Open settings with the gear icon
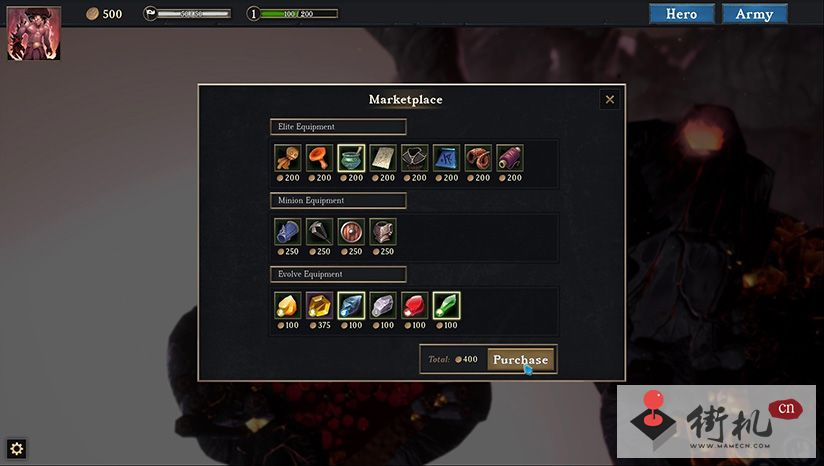The image size is (824, 466). (x=16, y=448)
